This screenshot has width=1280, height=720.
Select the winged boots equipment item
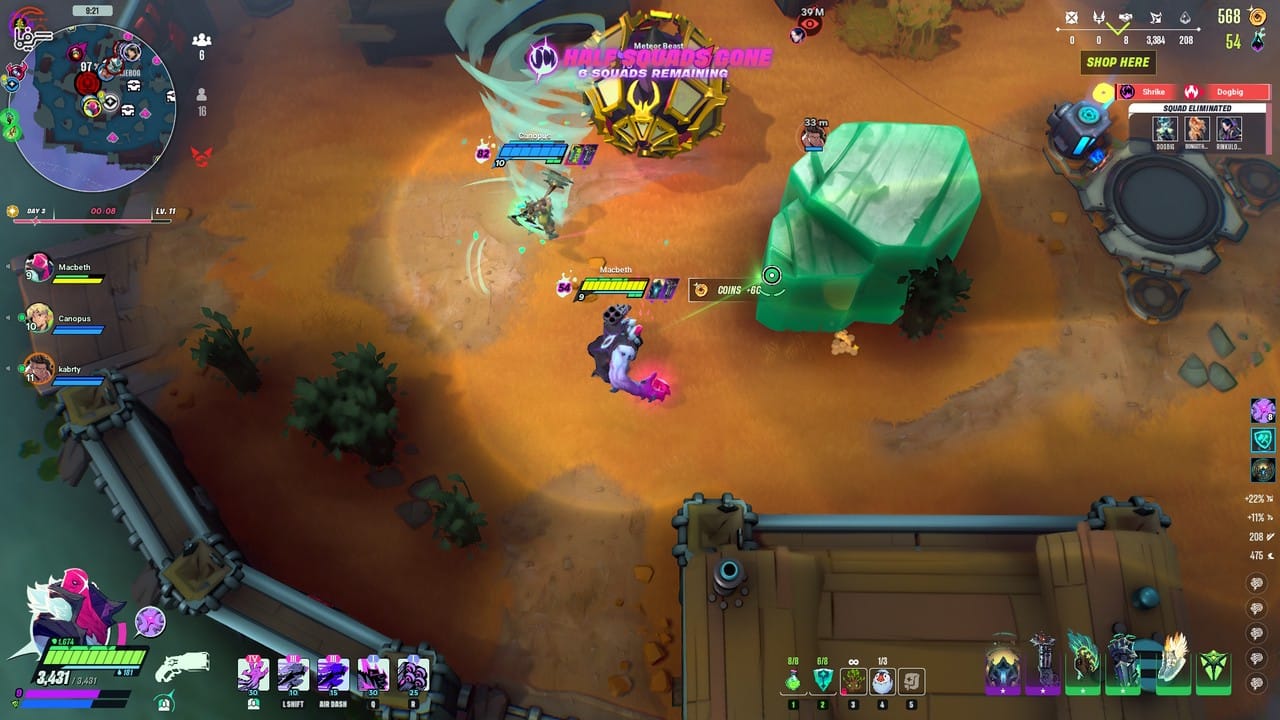tap(1173, 660)
